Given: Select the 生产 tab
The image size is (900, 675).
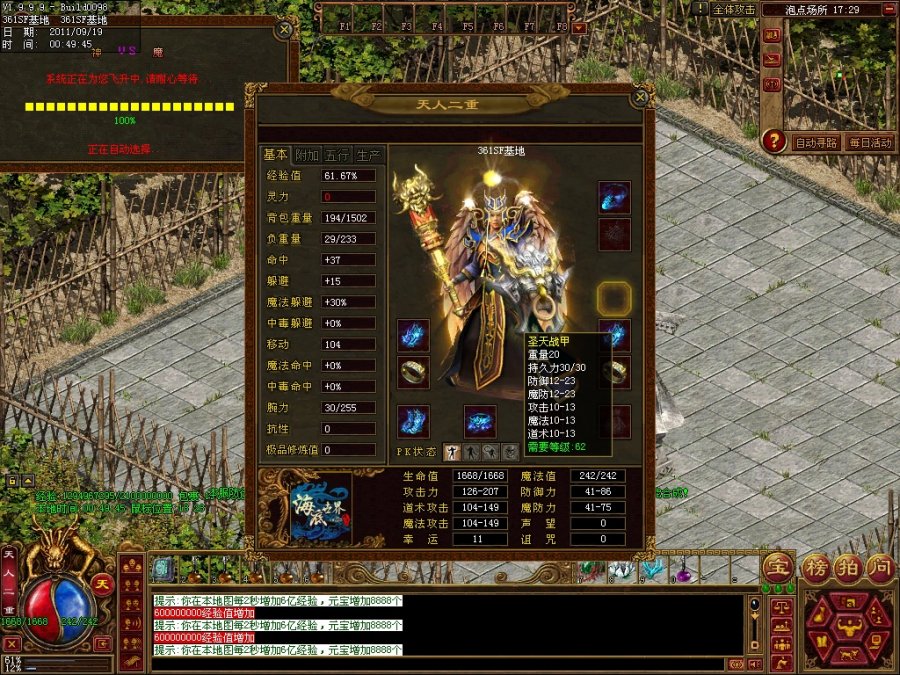Looking at the screenshot, I should [x=369, y=155].
